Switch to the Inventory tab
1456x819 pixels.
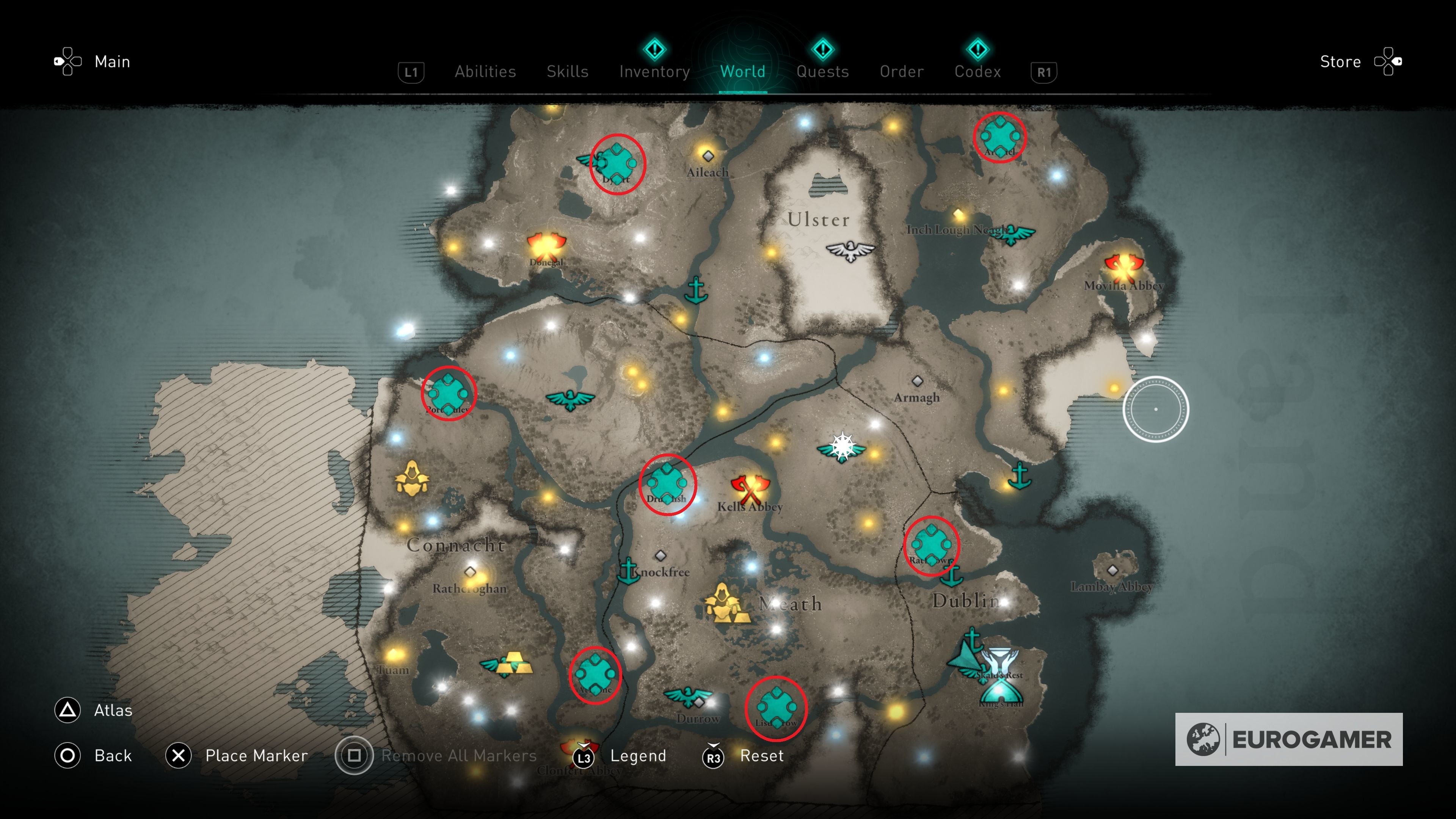654,71
